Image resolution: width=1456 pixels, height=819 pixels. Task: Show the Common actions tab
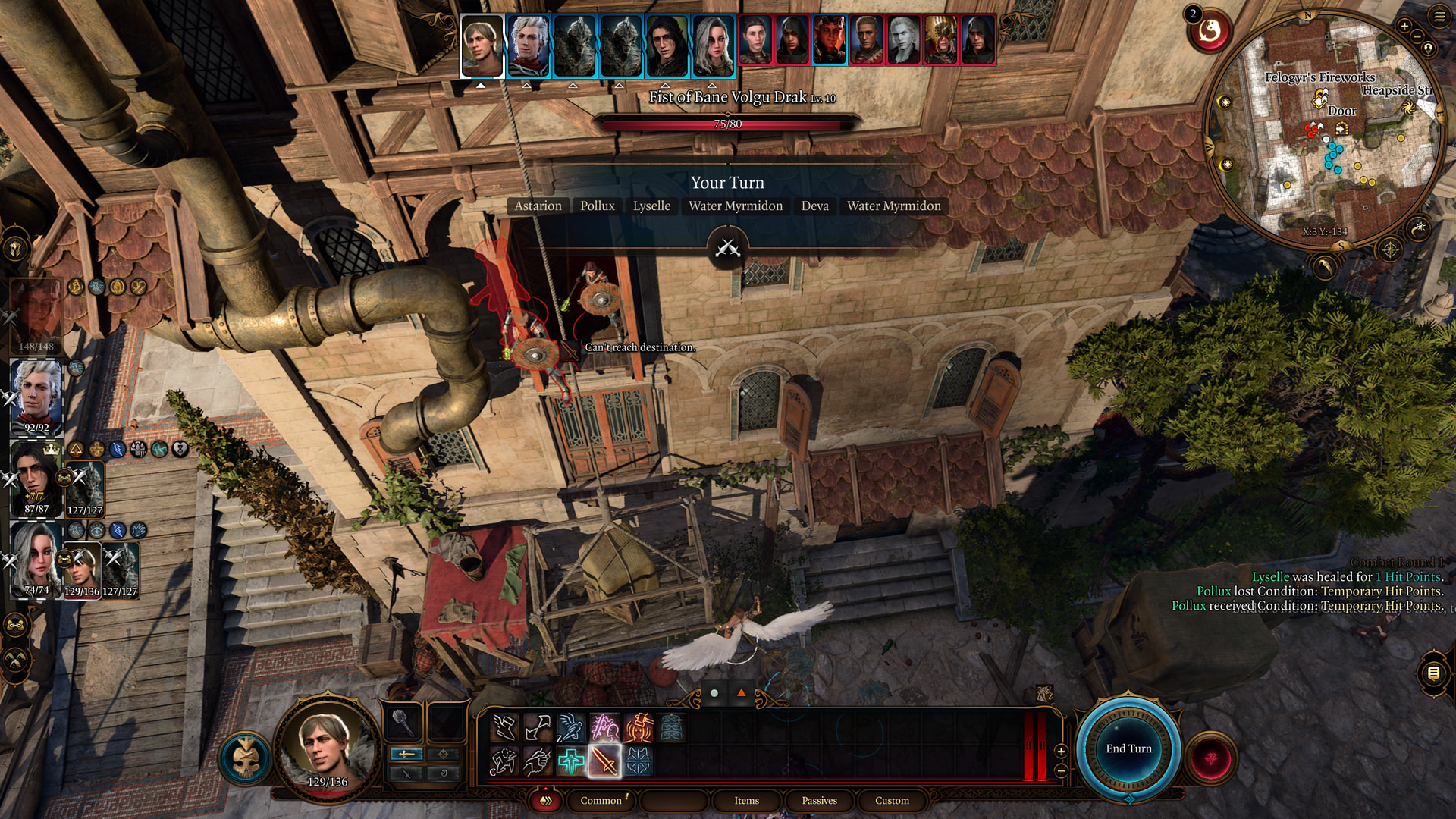tap(601, 800)
